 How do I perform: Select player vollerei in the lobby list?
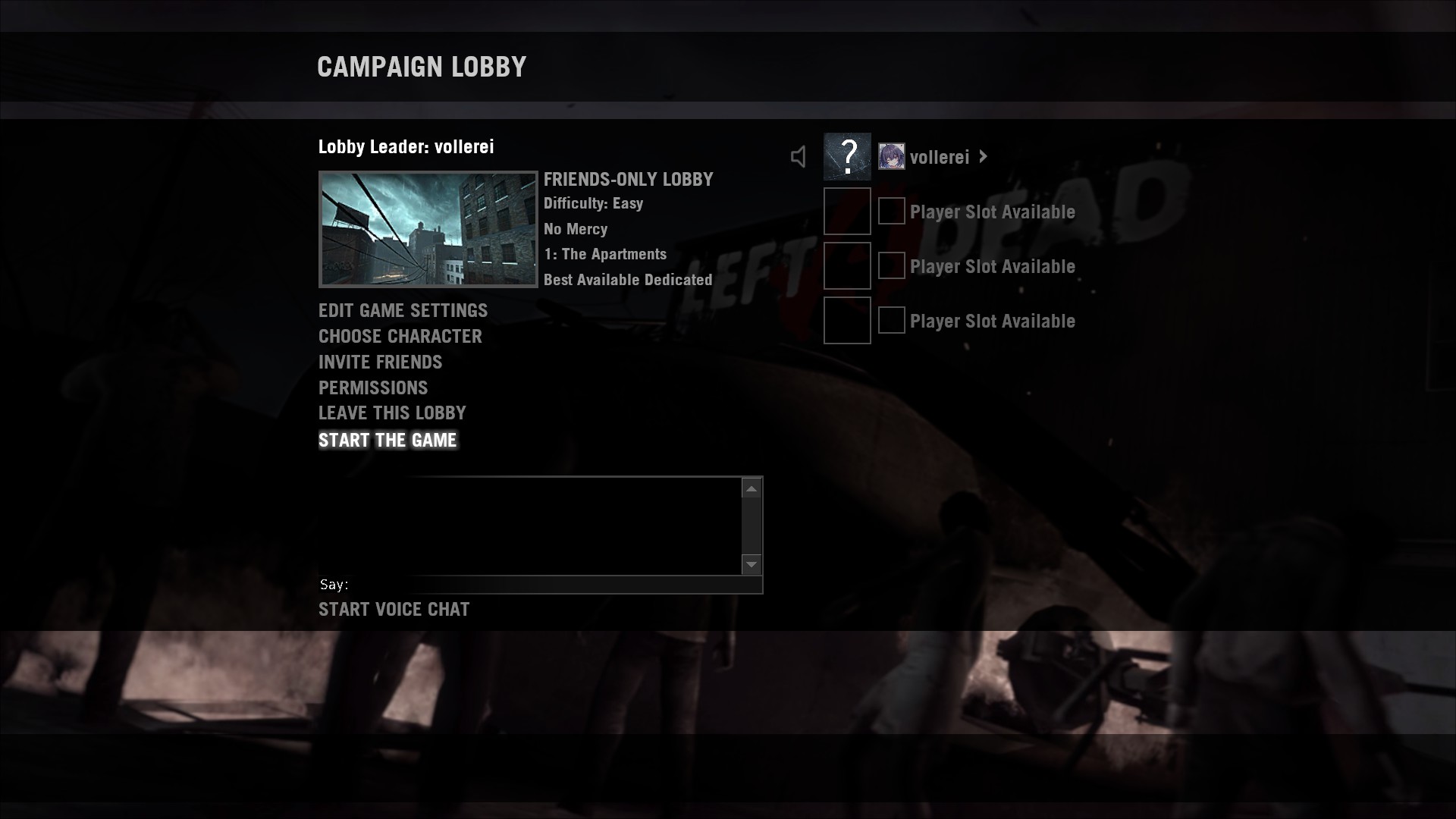coord(940,157)
